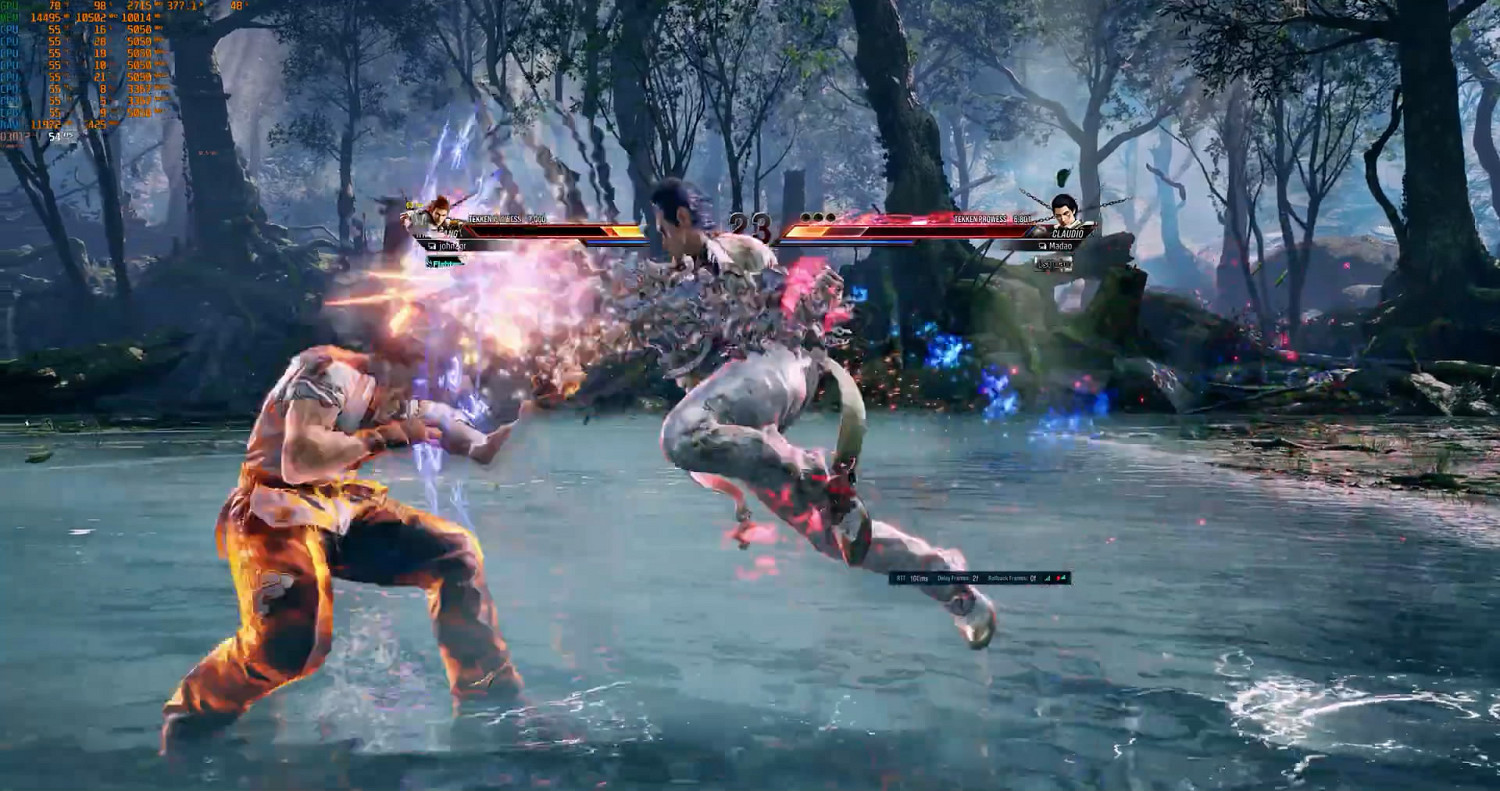Click the Delay Frames 2f readout
The width and height of the screenshot is (1500, 791).
pos(957,578)
